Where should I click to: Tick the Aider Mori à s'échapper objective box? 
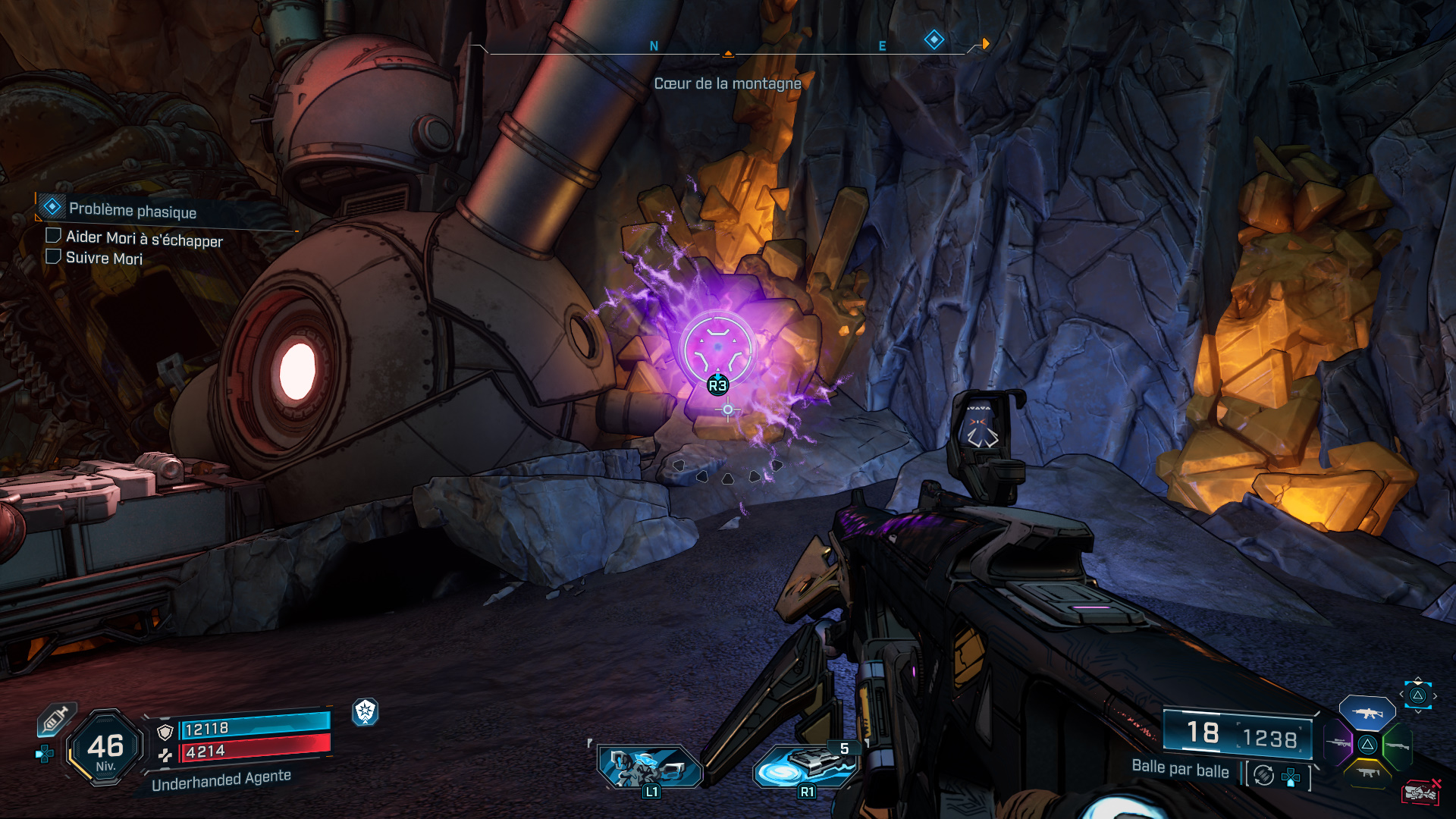[53, 236]
